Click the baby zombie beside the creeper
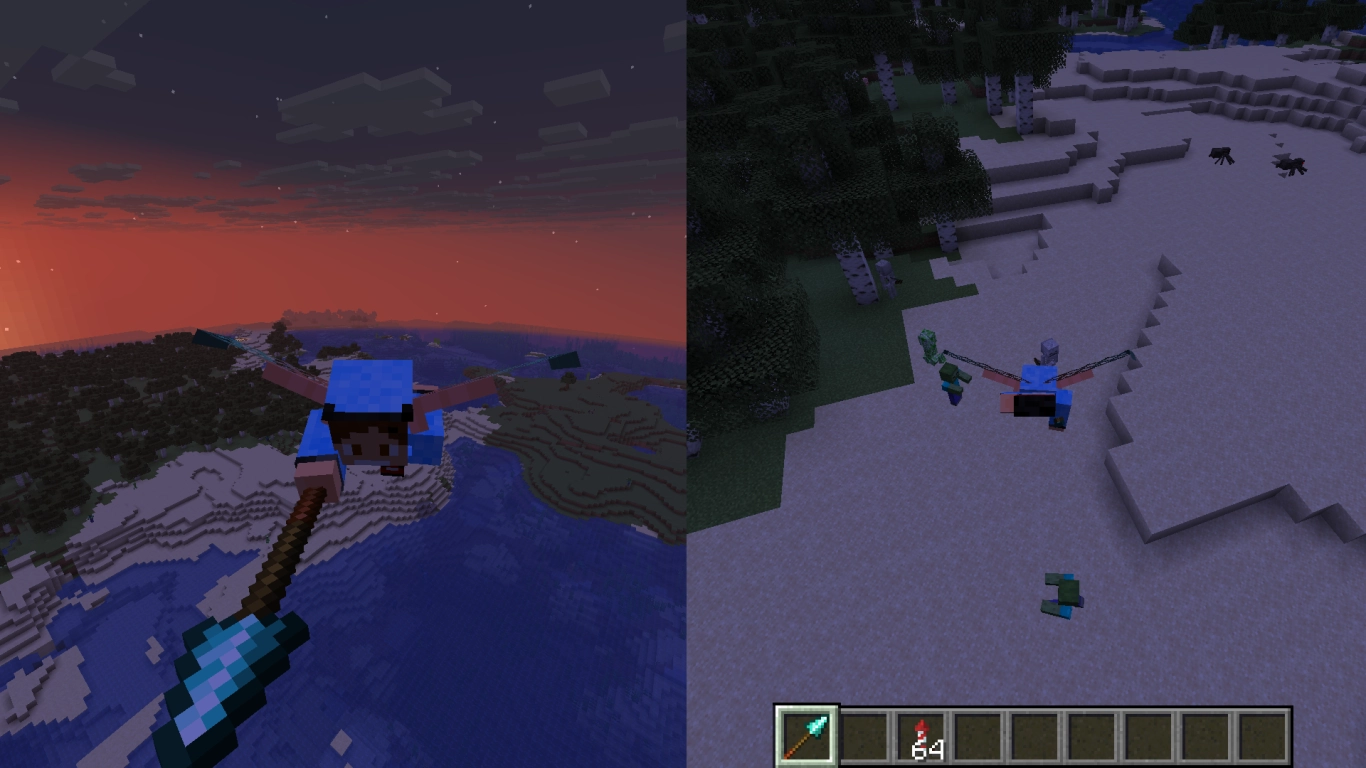 (x=950, y=380)
